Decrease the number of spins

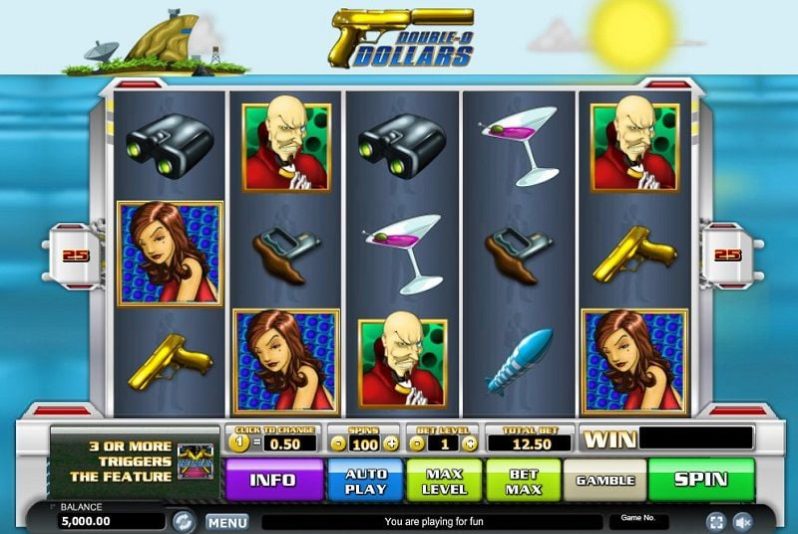(337, 443)
